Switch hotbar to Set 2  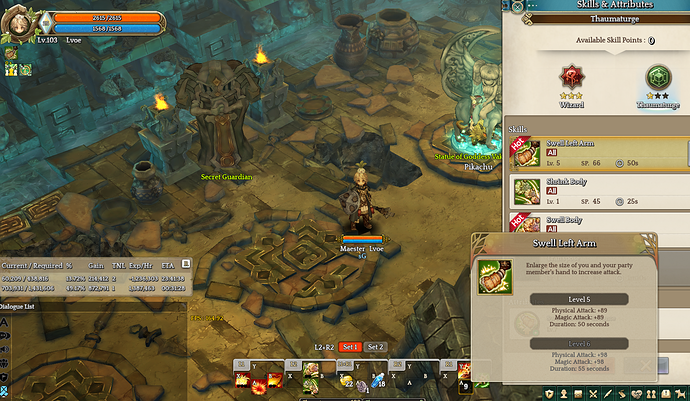(375, 346)
